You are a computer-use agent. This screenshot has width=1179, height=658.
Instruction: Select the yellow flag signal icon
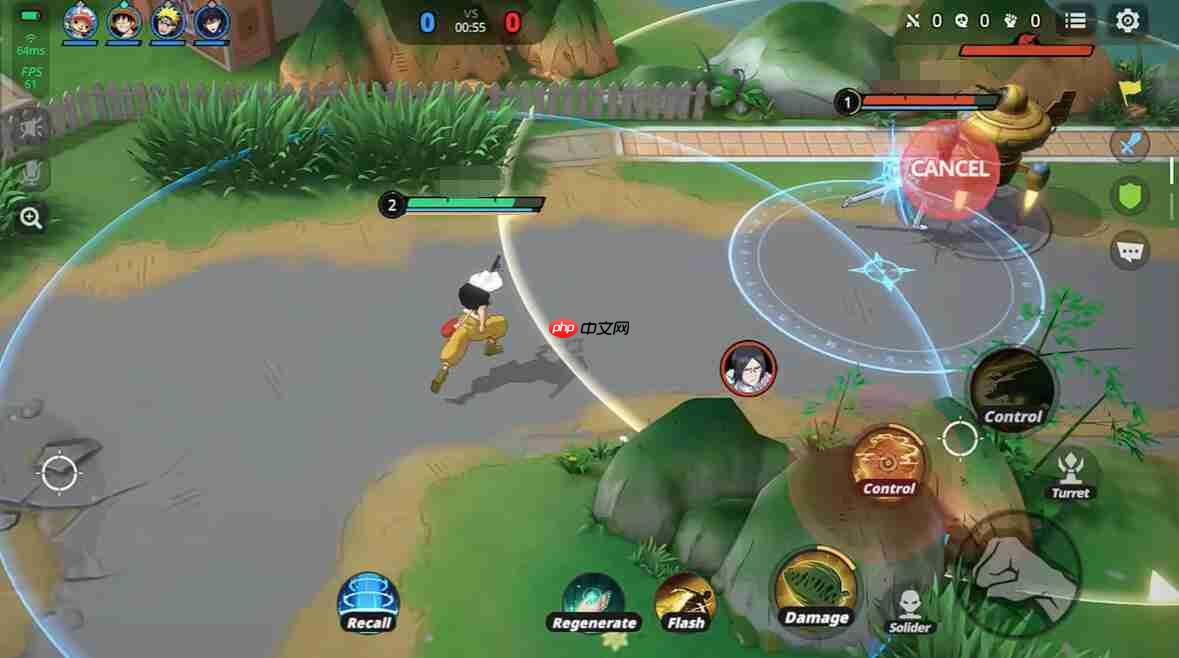click(x=1131, y=92)
